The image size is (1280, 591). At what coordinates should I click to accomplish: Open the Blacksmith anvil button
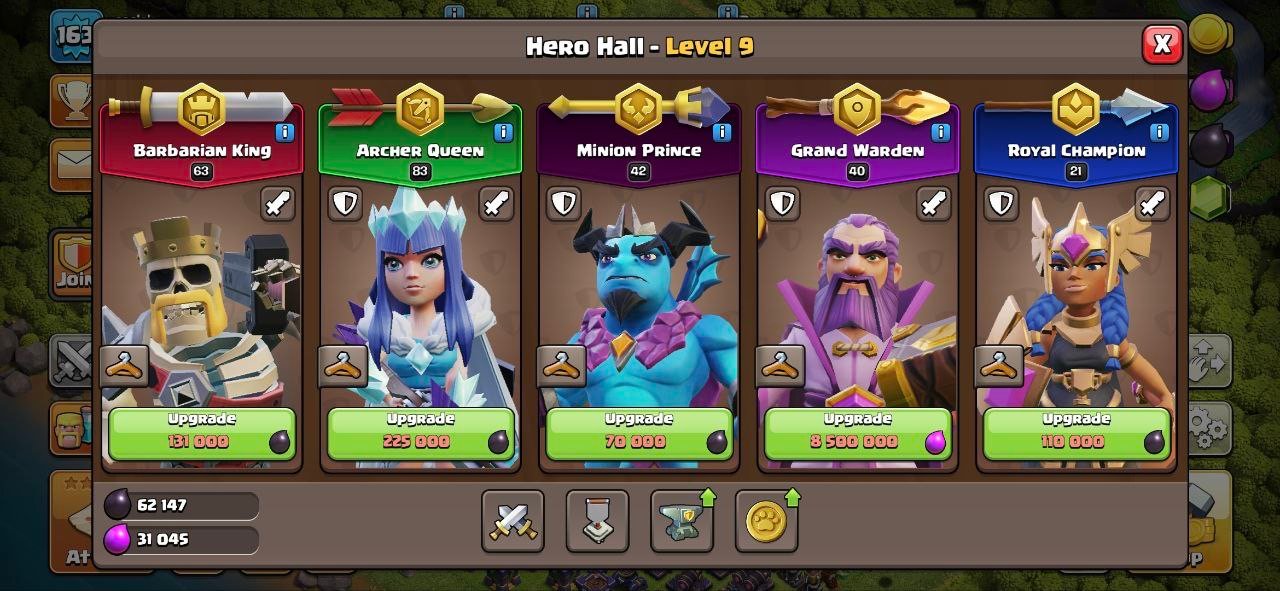click(682, 521)
